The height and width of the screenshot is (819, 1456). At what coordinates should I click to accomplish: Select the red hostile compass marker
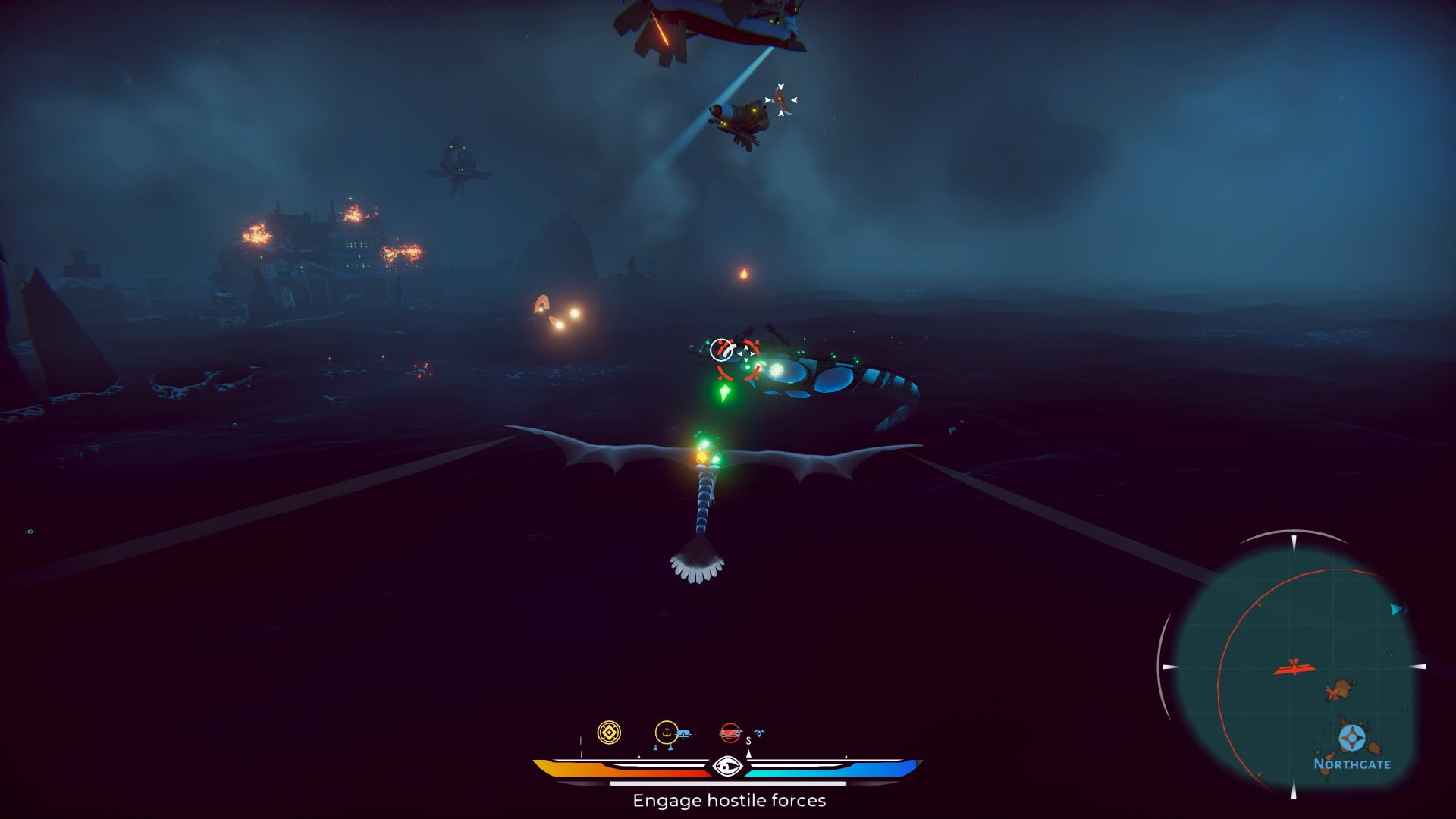coord(730,733)
